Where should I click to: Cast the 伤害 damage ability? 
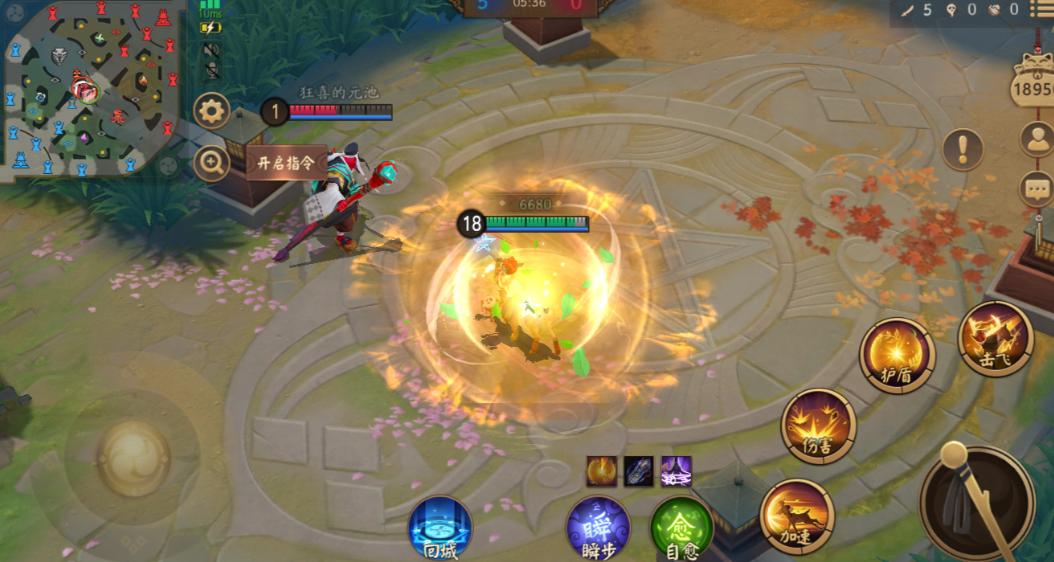[x=819, y=426]
